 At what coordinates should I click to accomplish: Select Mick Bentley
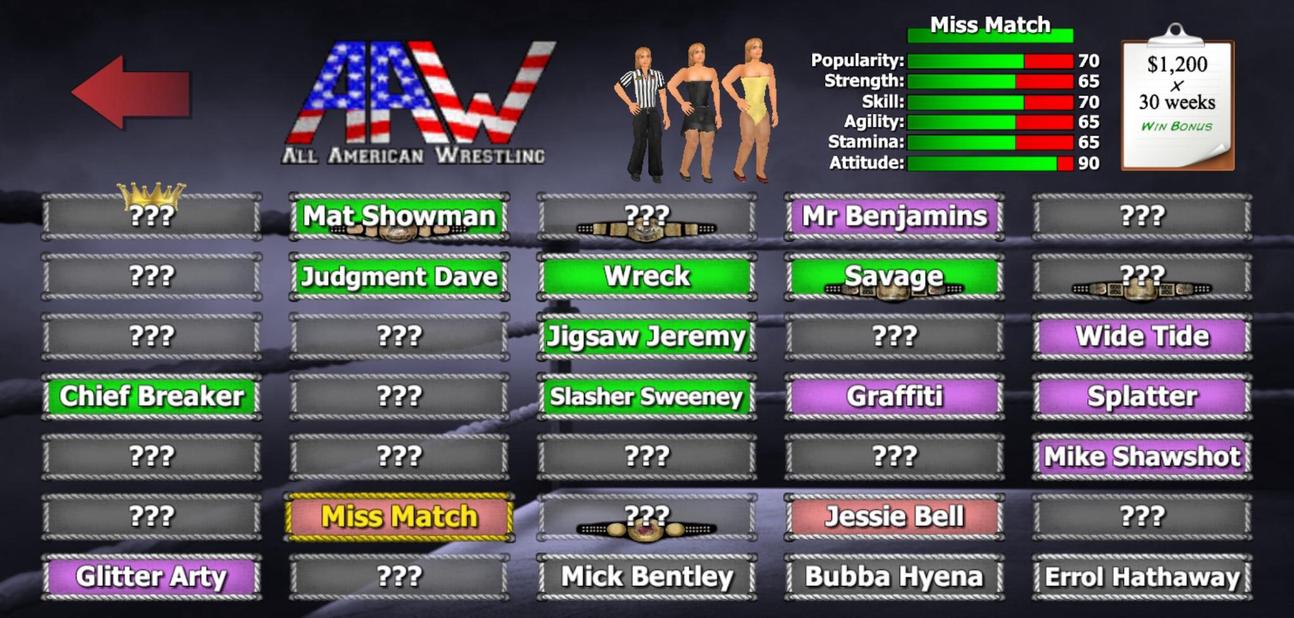(647, 577)
